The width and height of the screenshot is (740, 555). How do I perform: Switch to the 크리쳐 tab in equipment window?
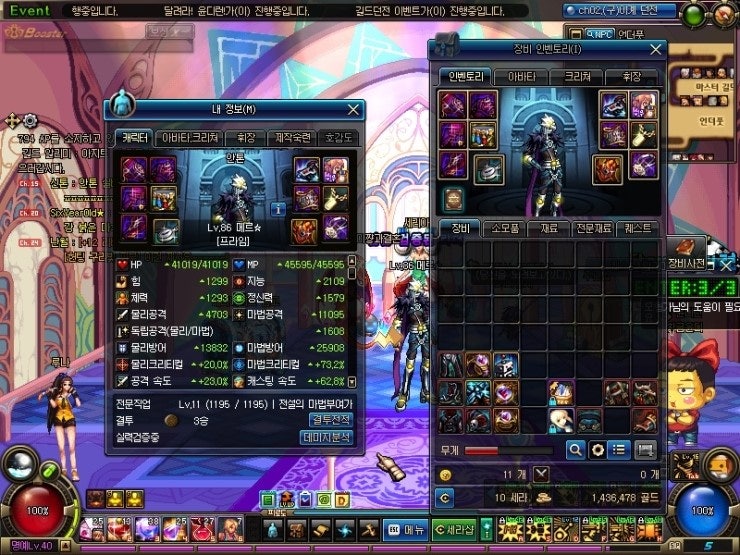pos(575,76)
